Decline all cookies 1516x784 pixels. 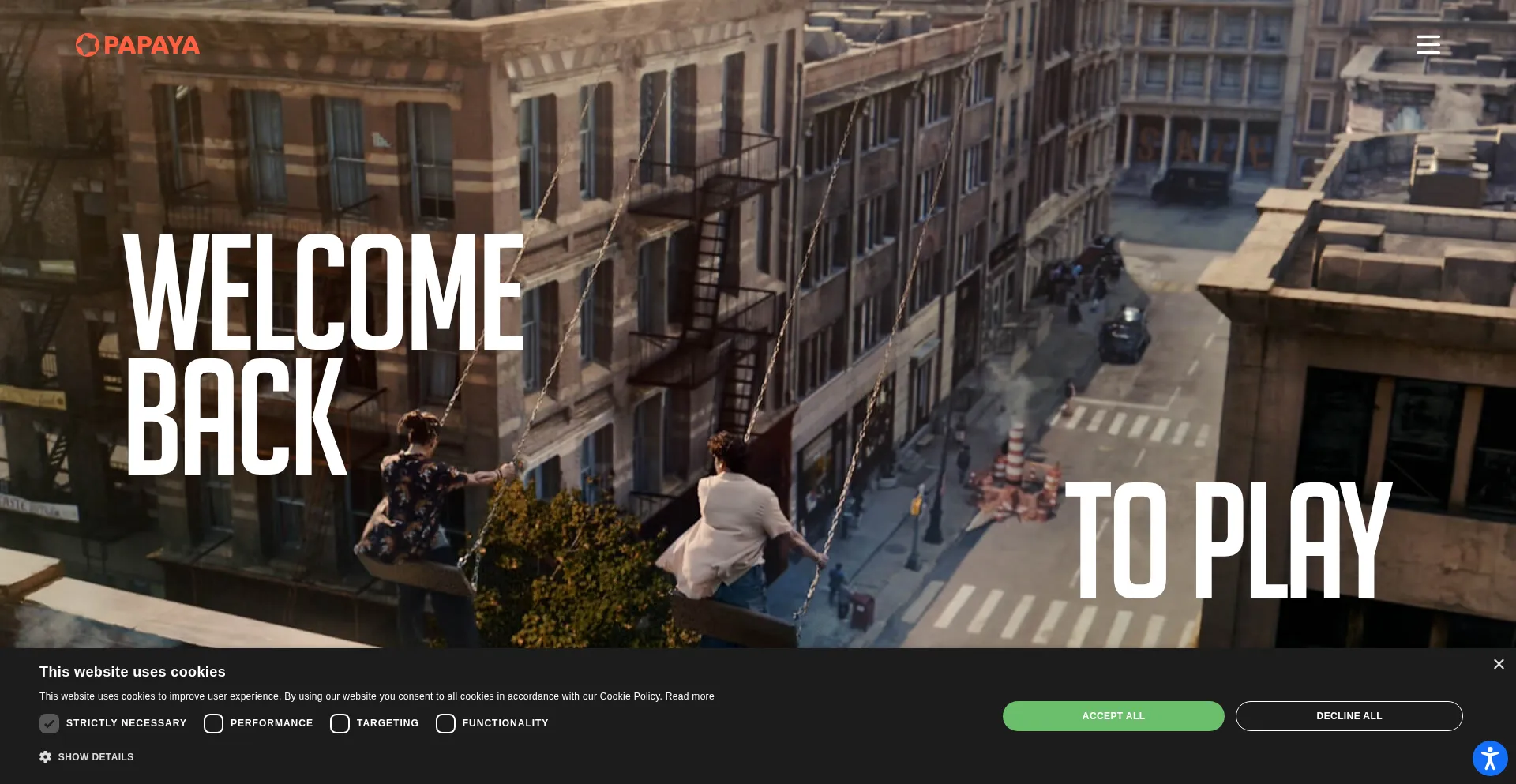click(x=1349, y=716)
